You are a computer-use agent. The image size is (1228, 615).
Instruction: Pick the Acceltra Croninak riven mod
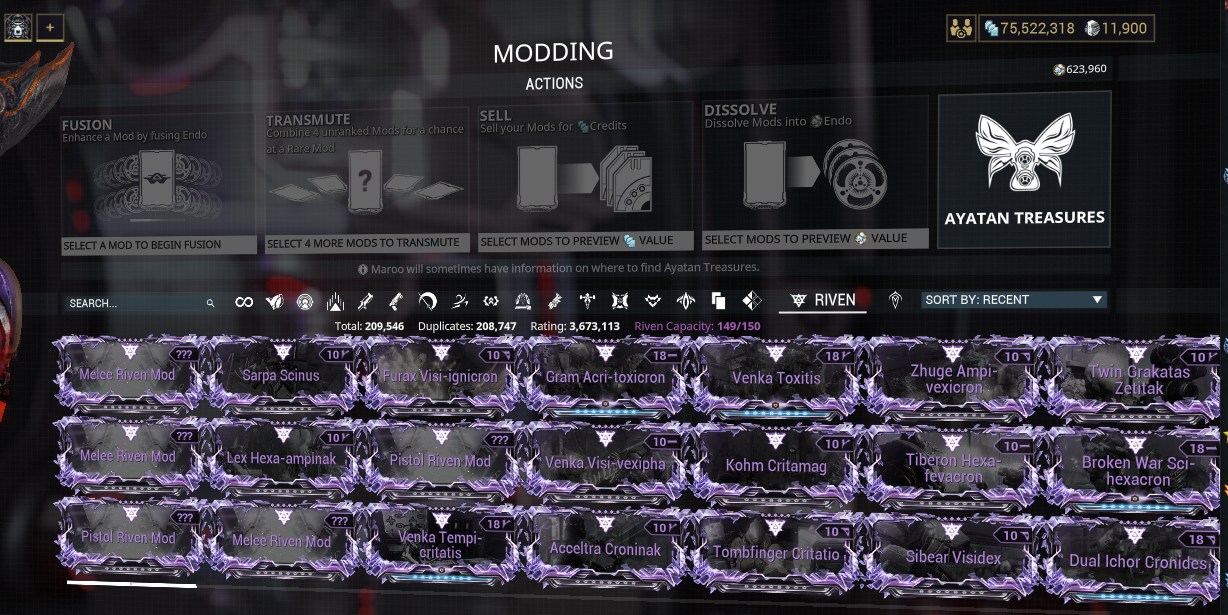tap(605, 549)
